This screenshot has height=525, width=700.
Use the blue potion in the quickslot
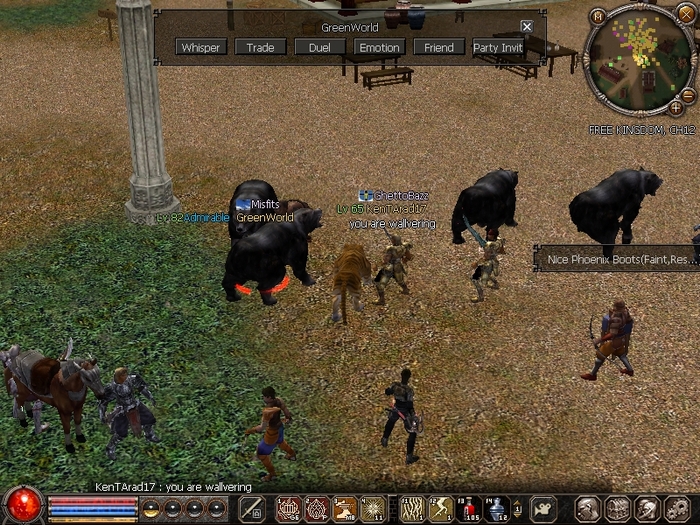coord(497,508)
